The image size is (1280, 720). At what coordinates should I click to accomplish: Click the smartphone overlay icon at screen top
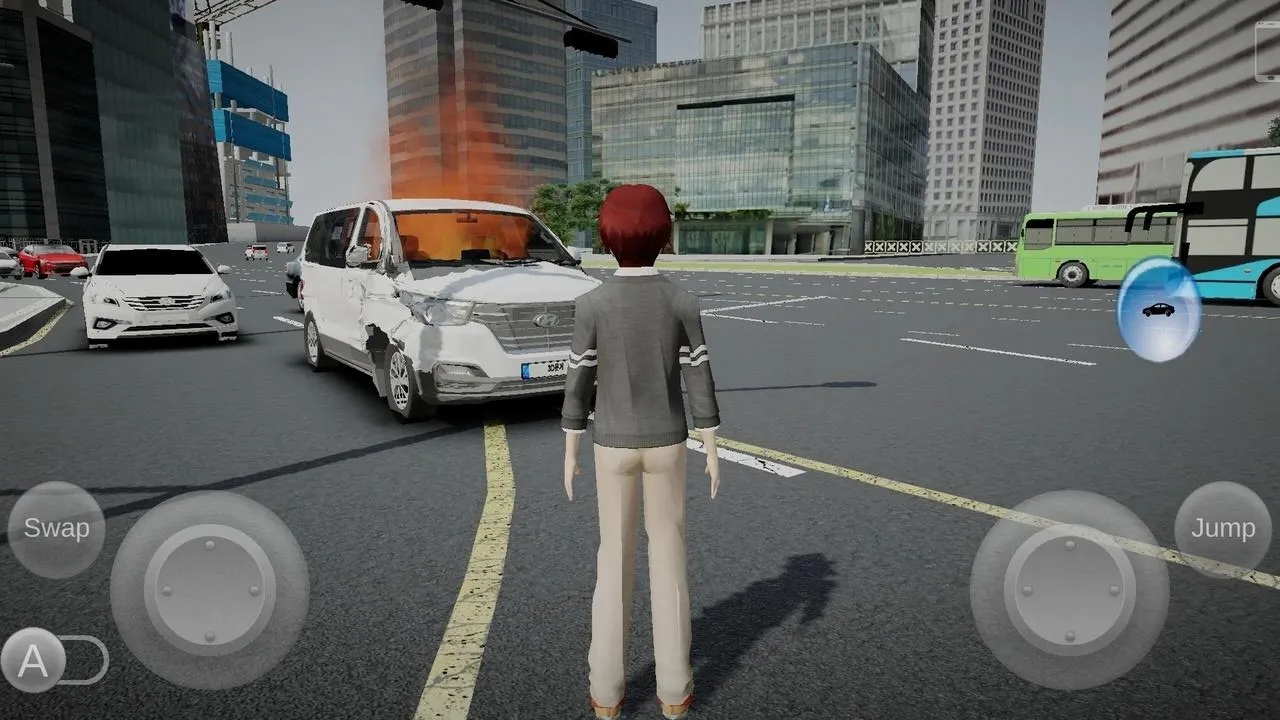(1268, 50)
